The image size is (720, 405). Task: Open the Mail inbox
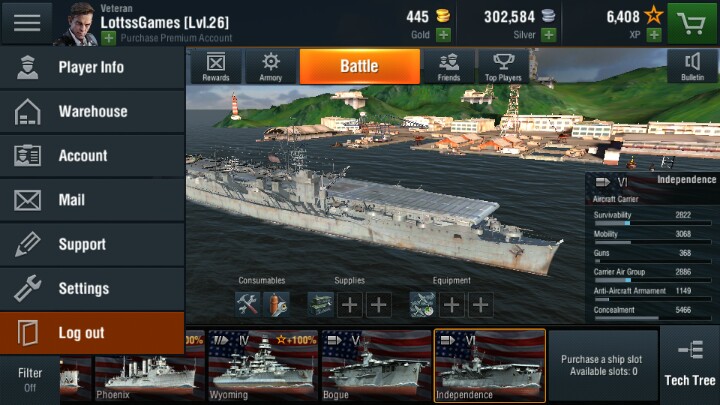pos(92,200)
